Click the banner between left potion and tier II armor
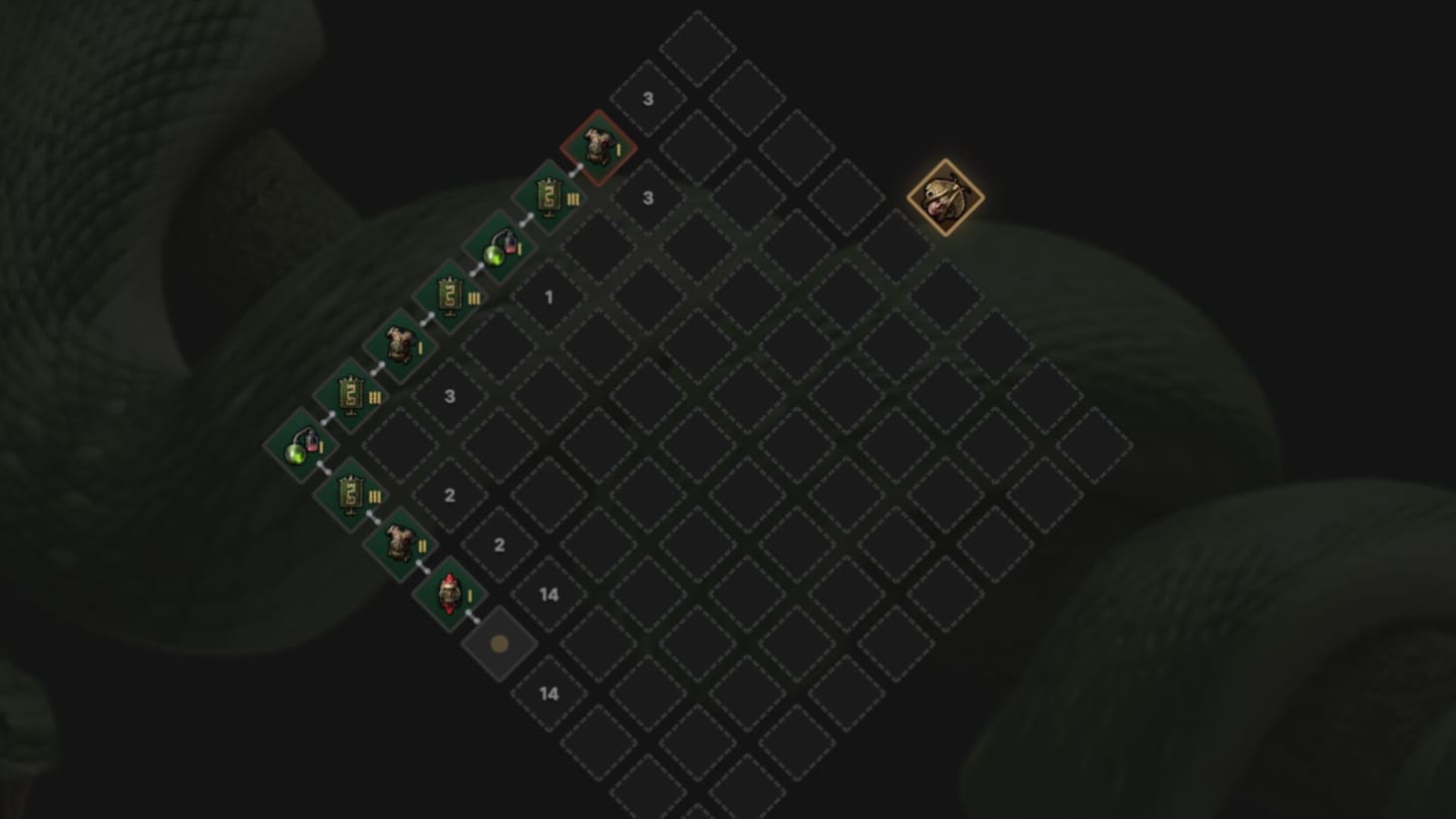 (351, 494)
